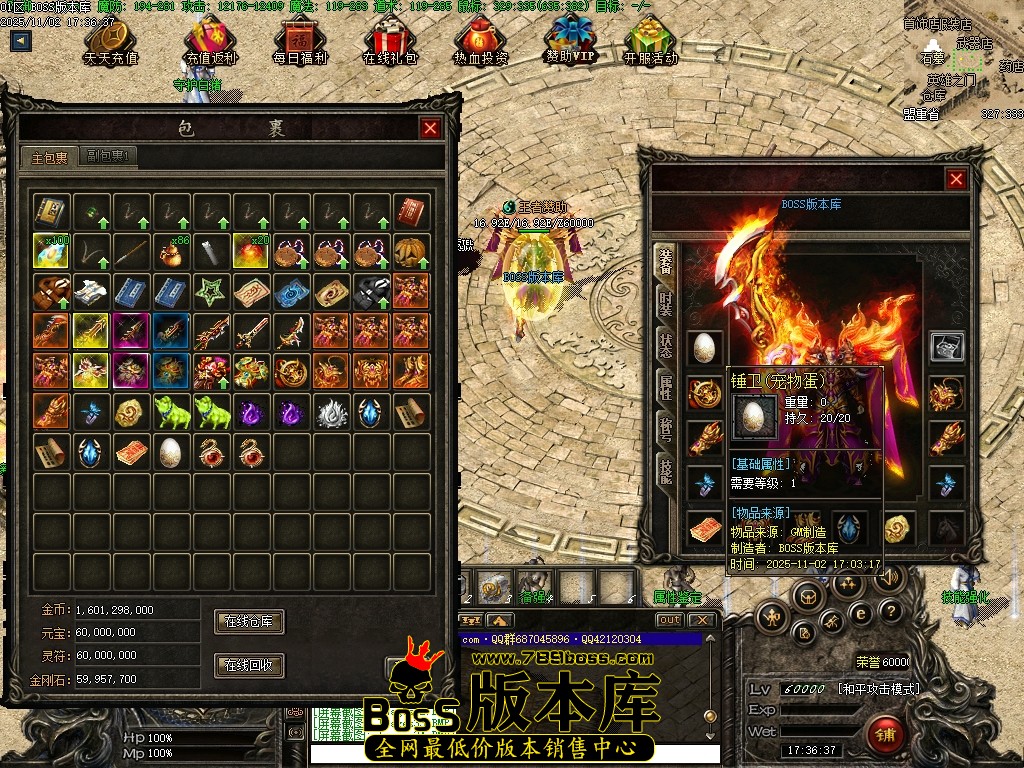Viewport: 1024px width, 768px height.
Task: Claim the online gift pack
Action: coord(390,40)
